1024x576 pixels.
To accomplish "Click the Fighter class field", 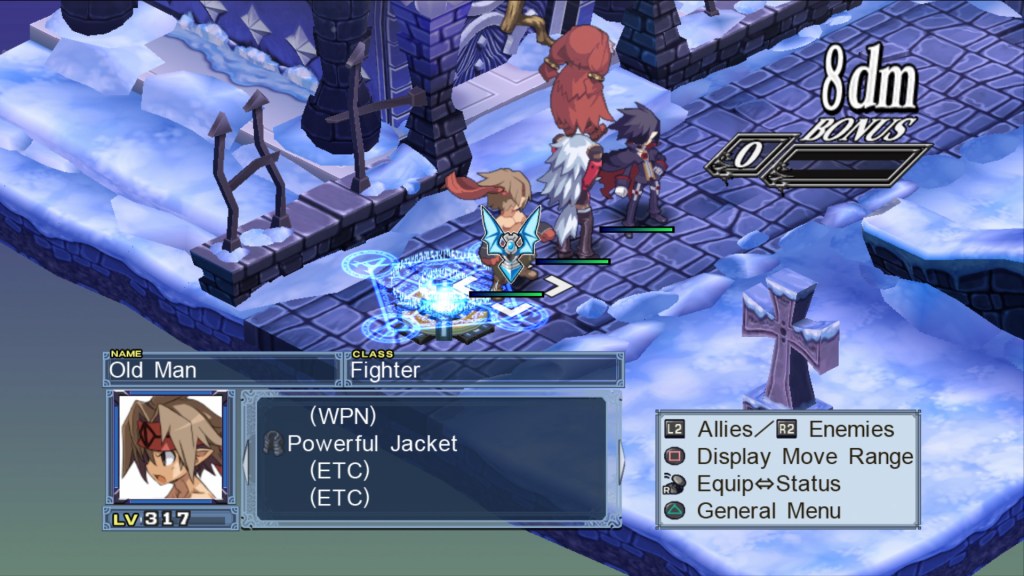I will click(484, 369).
